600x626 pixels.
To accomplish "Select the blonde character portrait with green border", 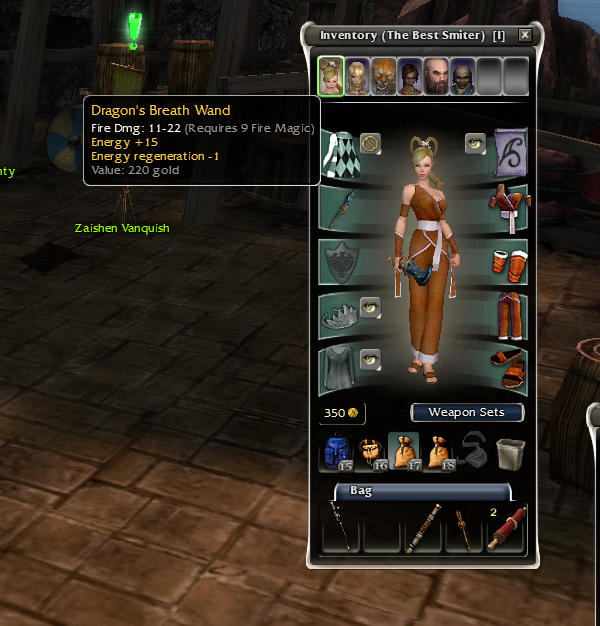I will point(332,76).
